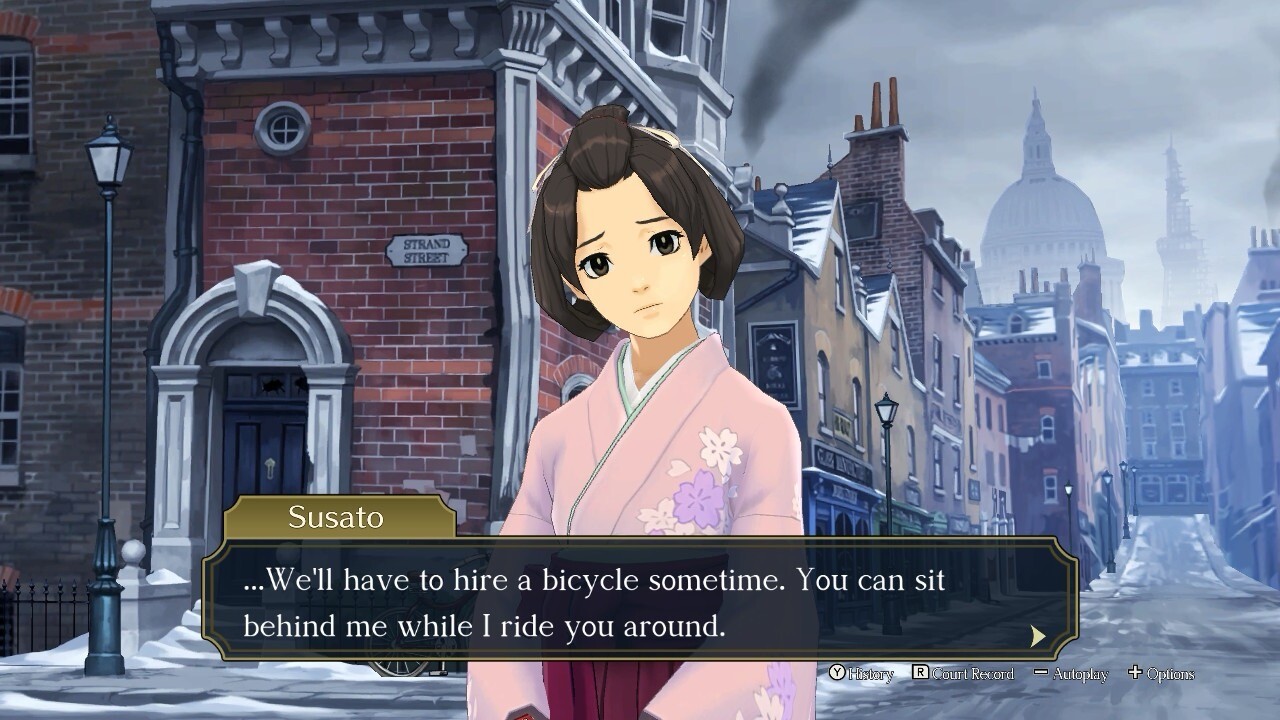The height and width of the screenshot is (720, 1280).
Task: Open the Options menu
Action: coord(1161,674)
